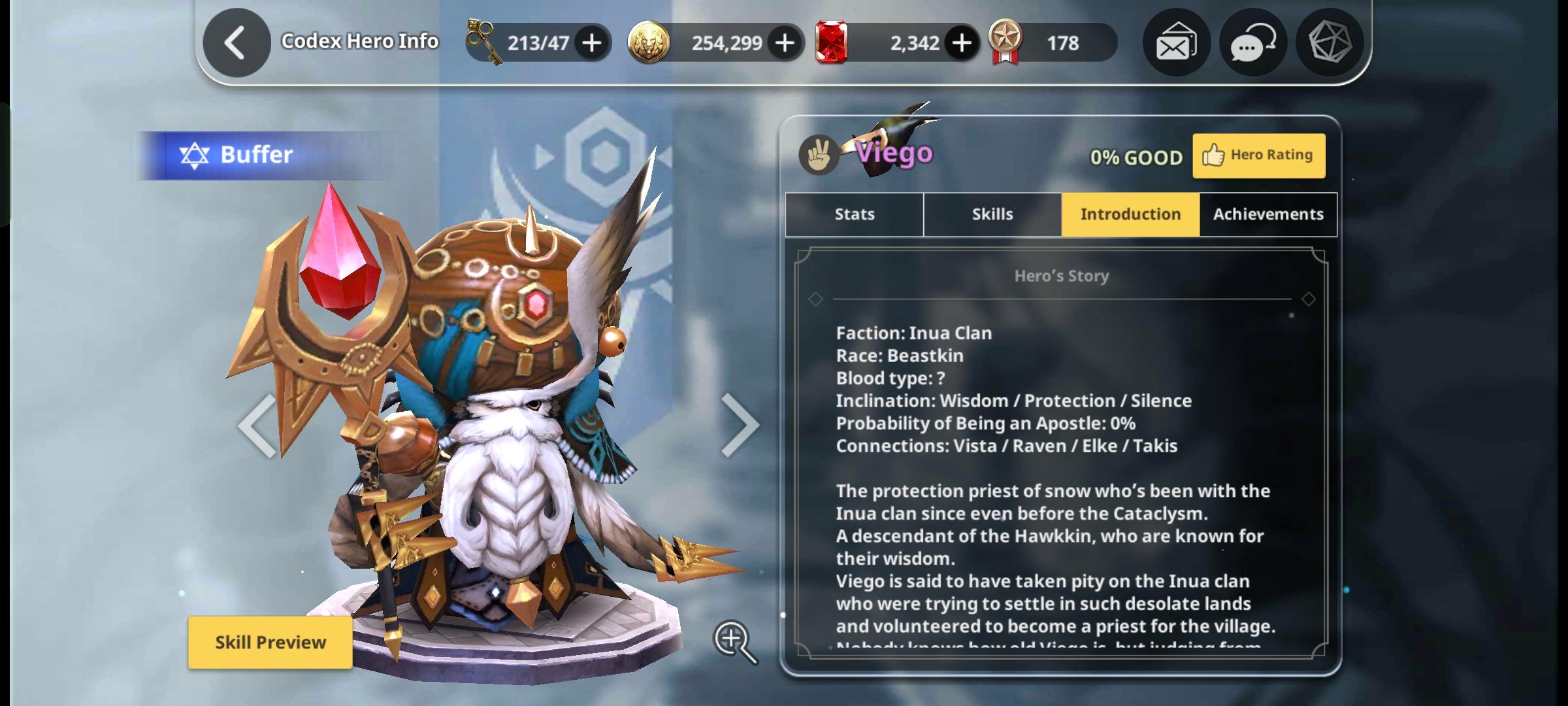Open the Achievements tab
This screenshot has height=706, width=1568.
[1267, 214]
